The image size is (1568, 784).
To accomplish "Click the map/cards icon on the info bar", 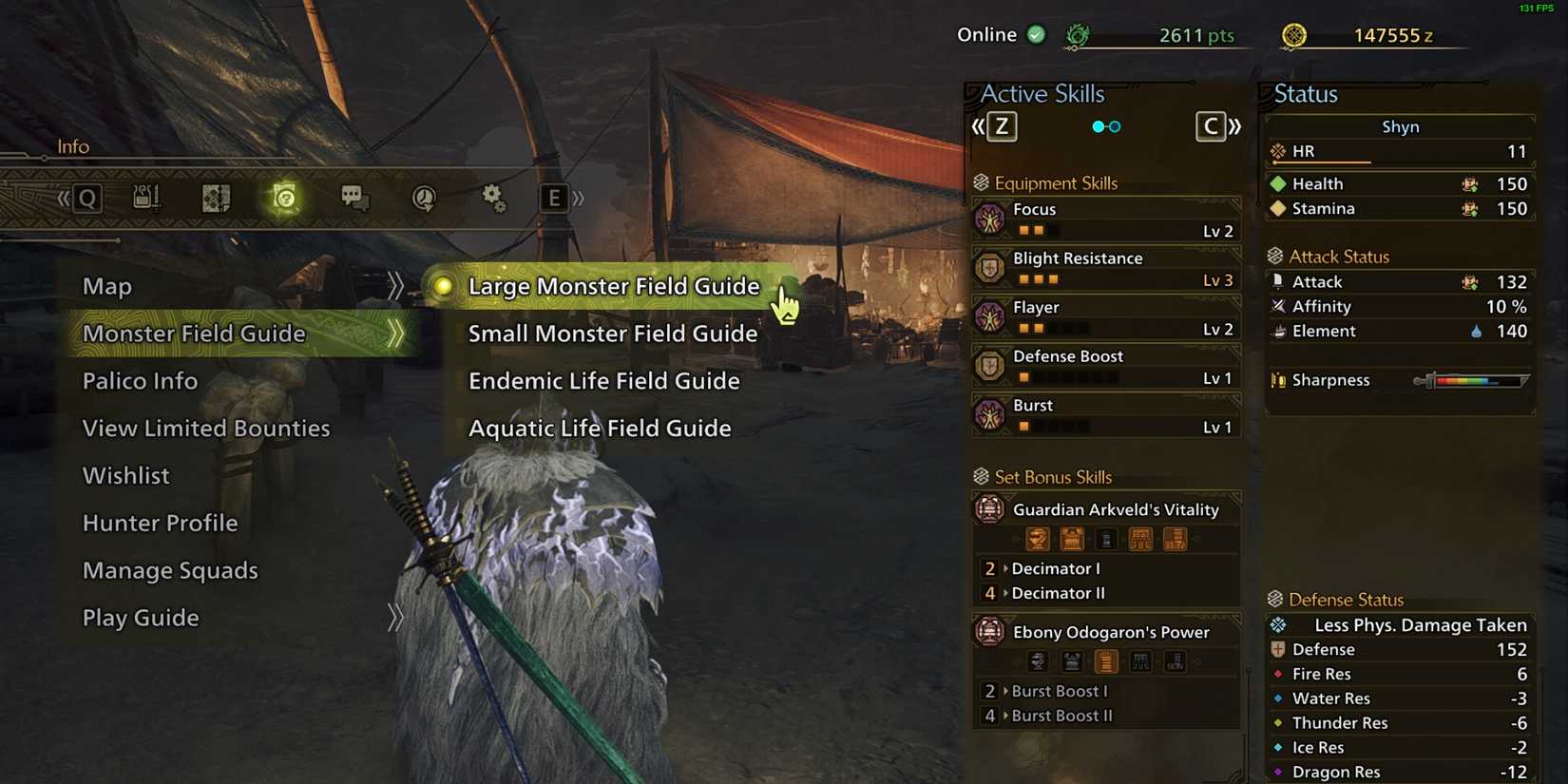I will click(216, 198).
